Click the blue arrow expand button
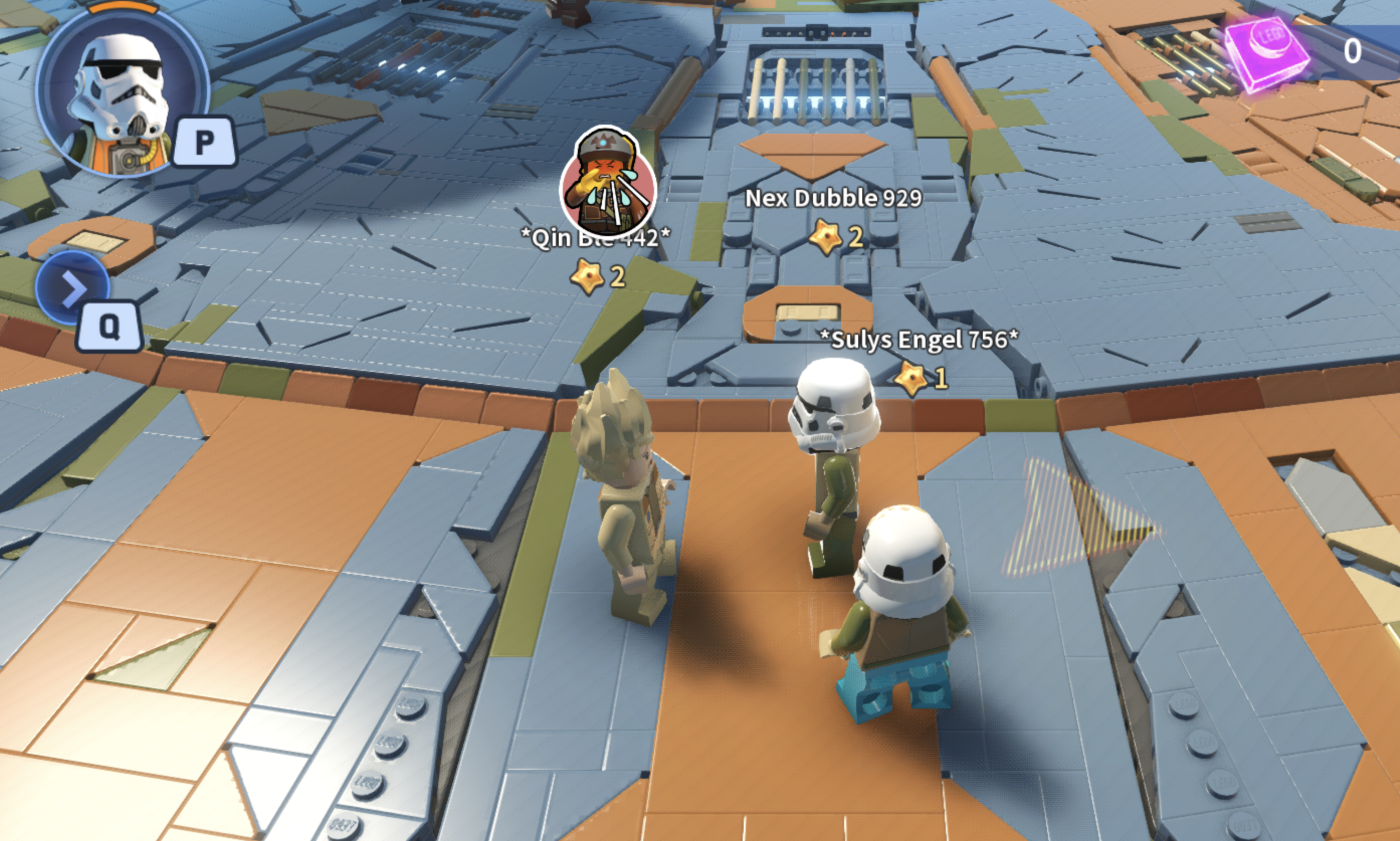Image resolution: width=1400 pixels, height=841 pixels. [x=72, y=287]
